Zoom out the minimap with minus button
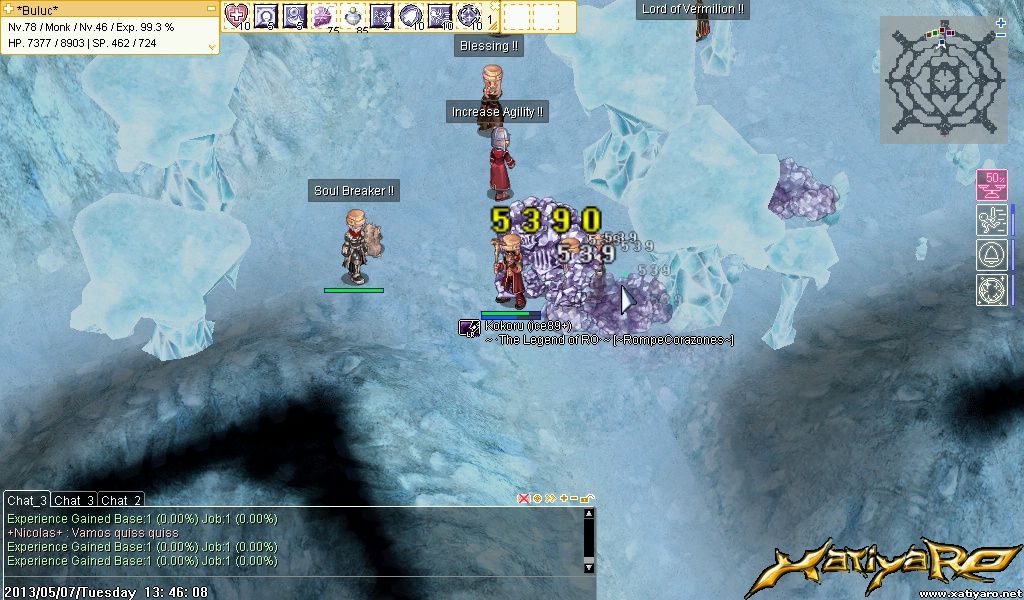 [1001, 35]
